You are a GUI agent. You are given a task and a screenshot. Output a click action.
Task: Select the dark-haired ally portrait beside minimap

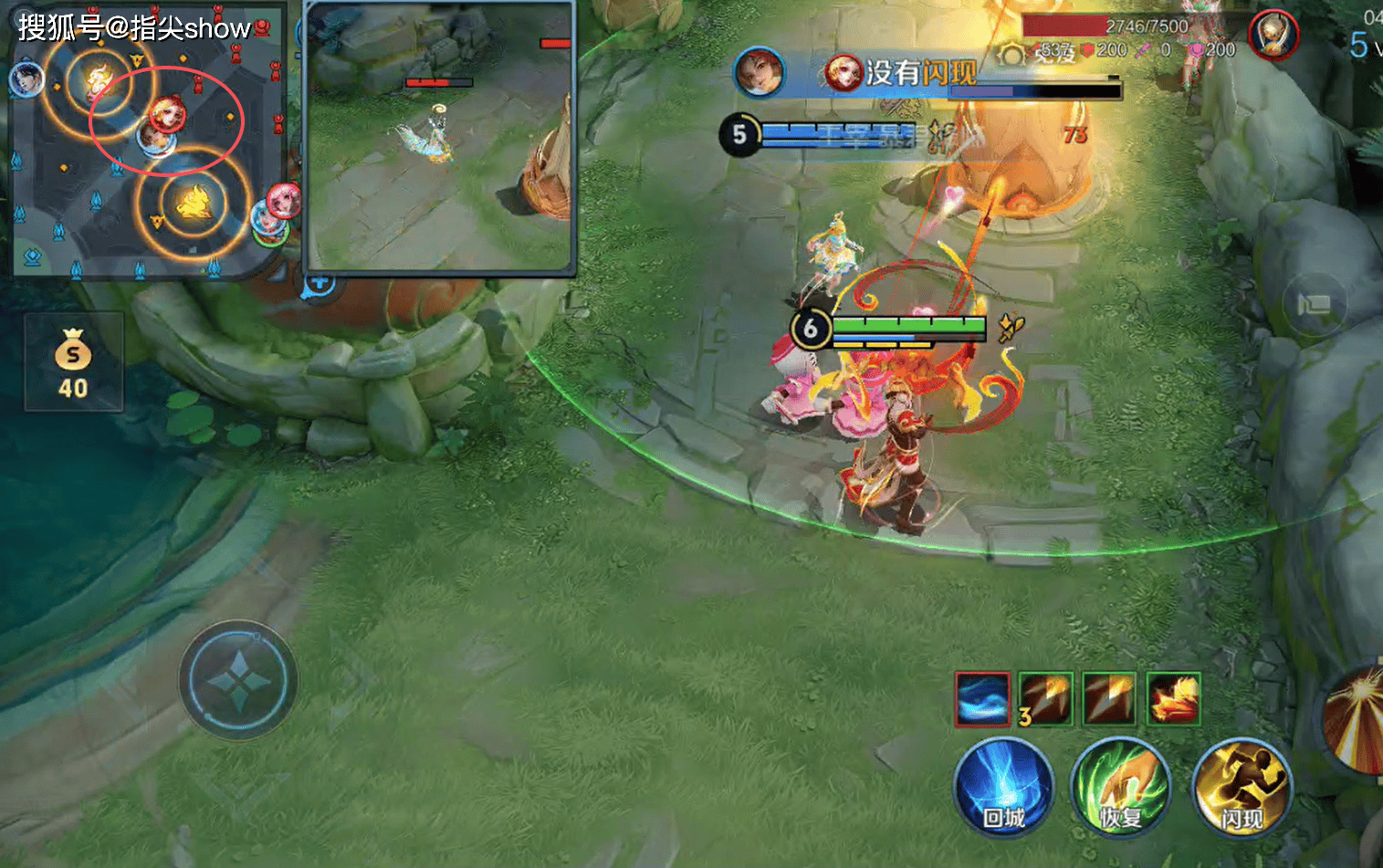[26, 78]
